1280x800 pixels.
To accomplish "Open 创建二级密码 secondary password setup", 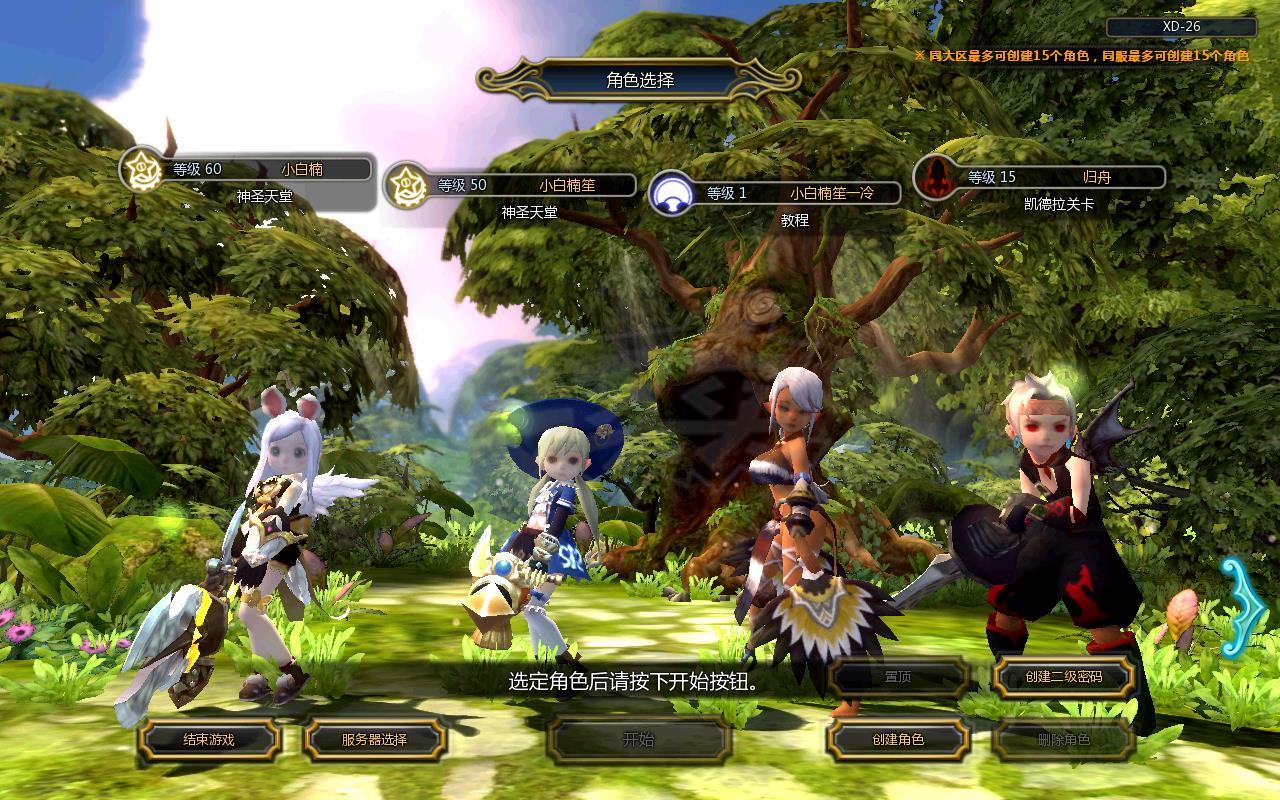I will tap(1063, 677).
